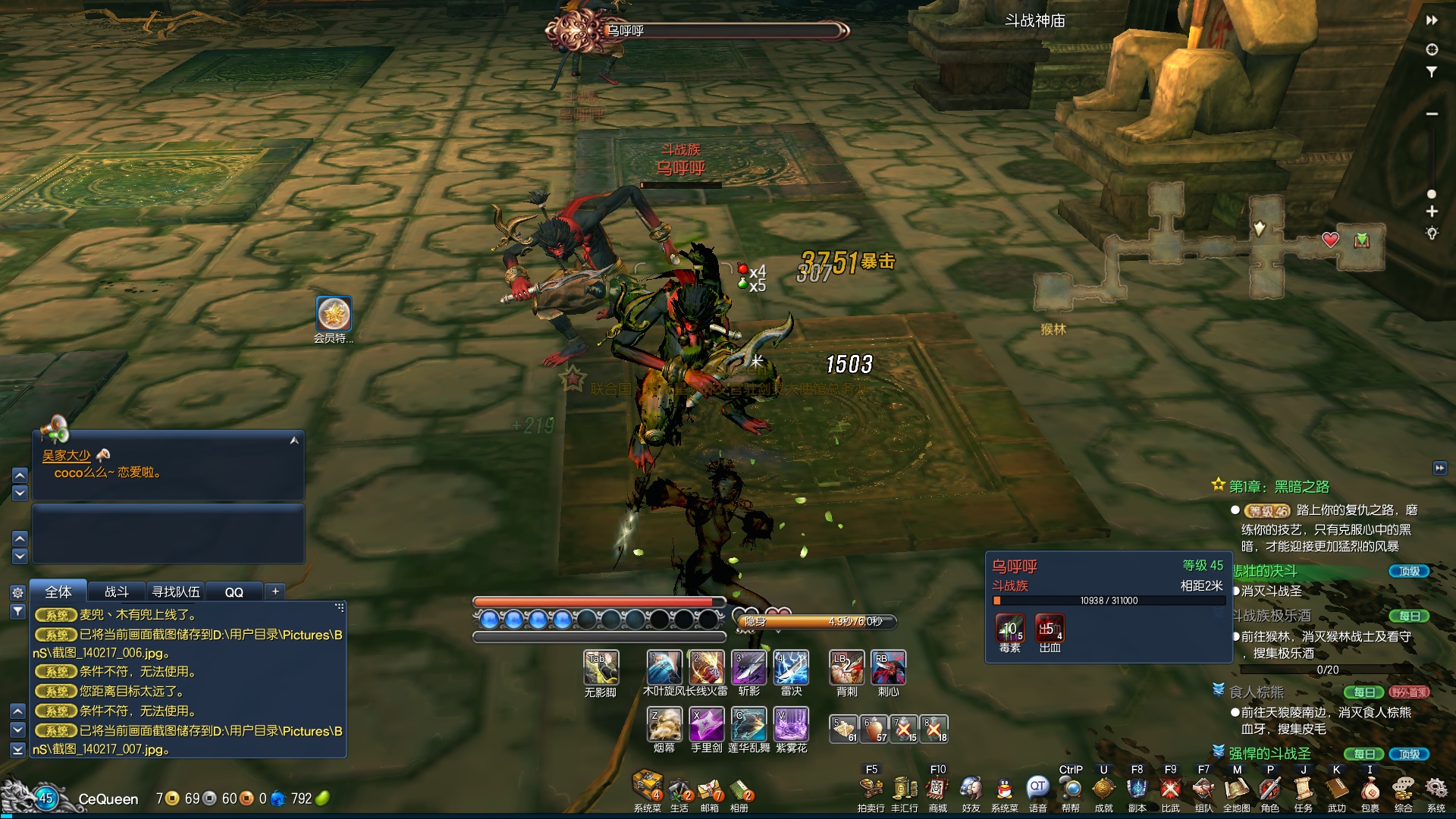Image resolution: width=1456 pixels, height=819 pixels.
Task: Open the 包裹 inventory bag
Action: tap(1370, 789)
